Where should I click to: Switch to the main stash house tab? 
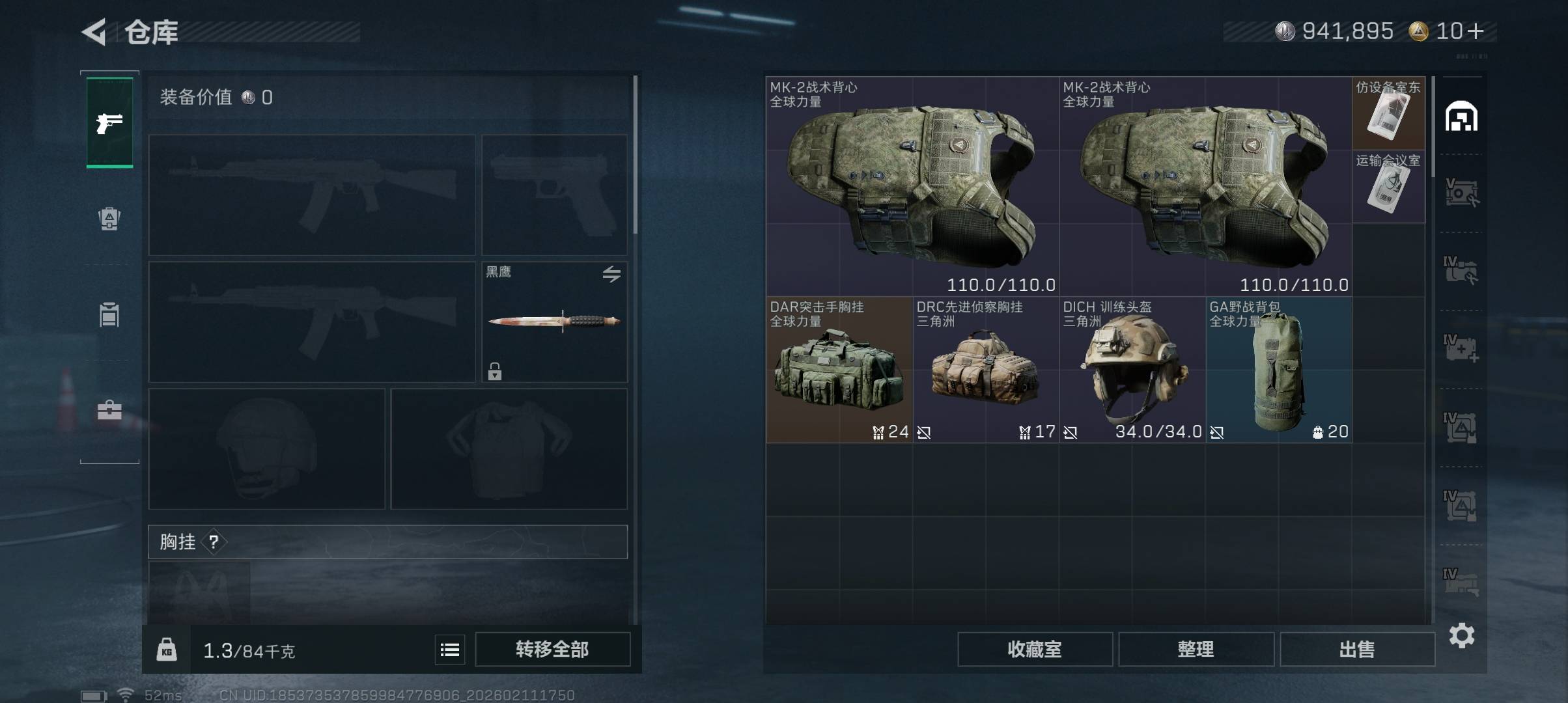tap(1461, 117)
